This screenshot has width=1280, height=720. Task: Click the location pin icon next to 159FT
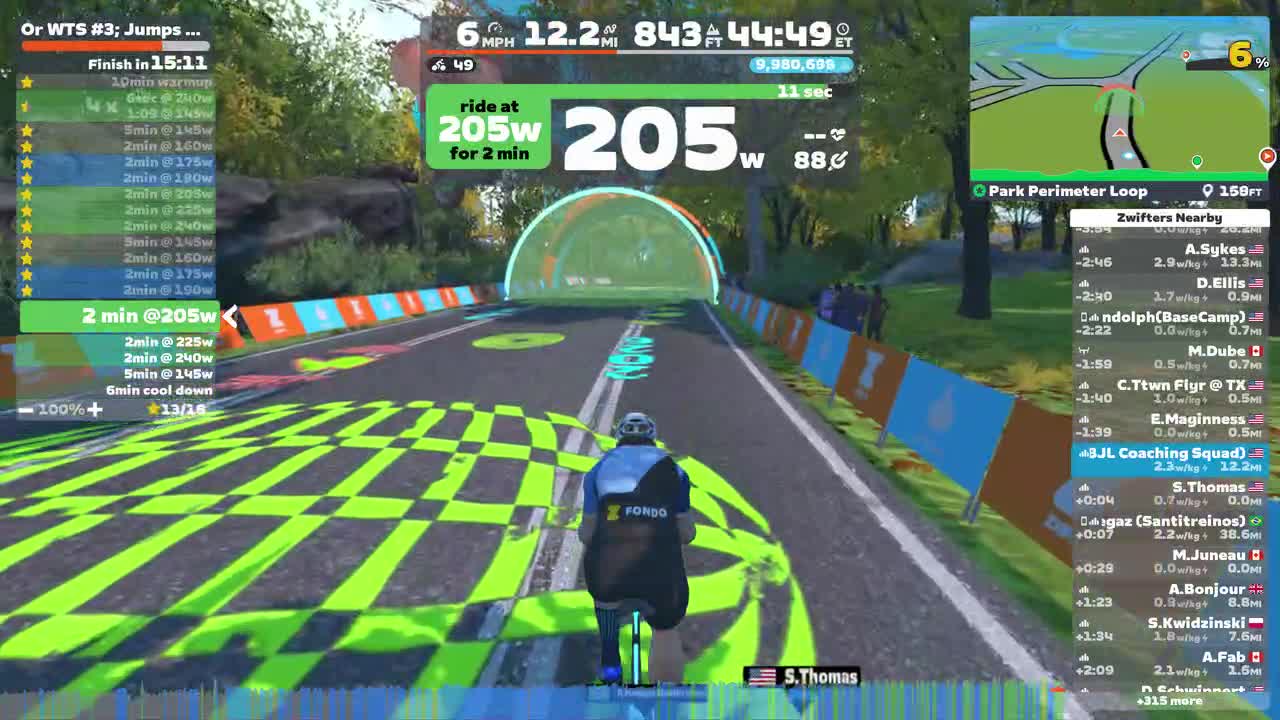point(1207,191)
